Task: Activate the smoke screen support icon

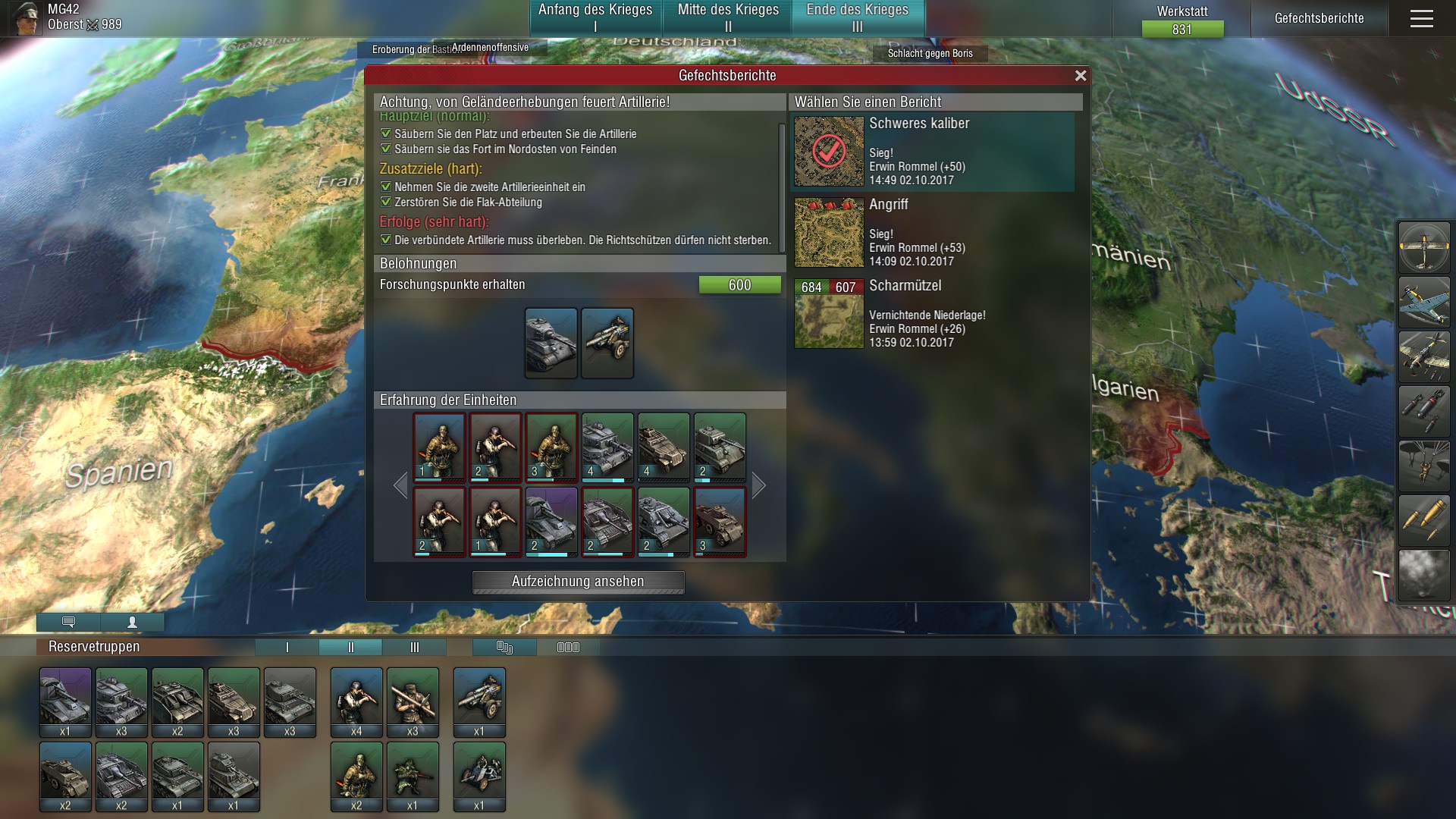Action: coord(1424,575)
